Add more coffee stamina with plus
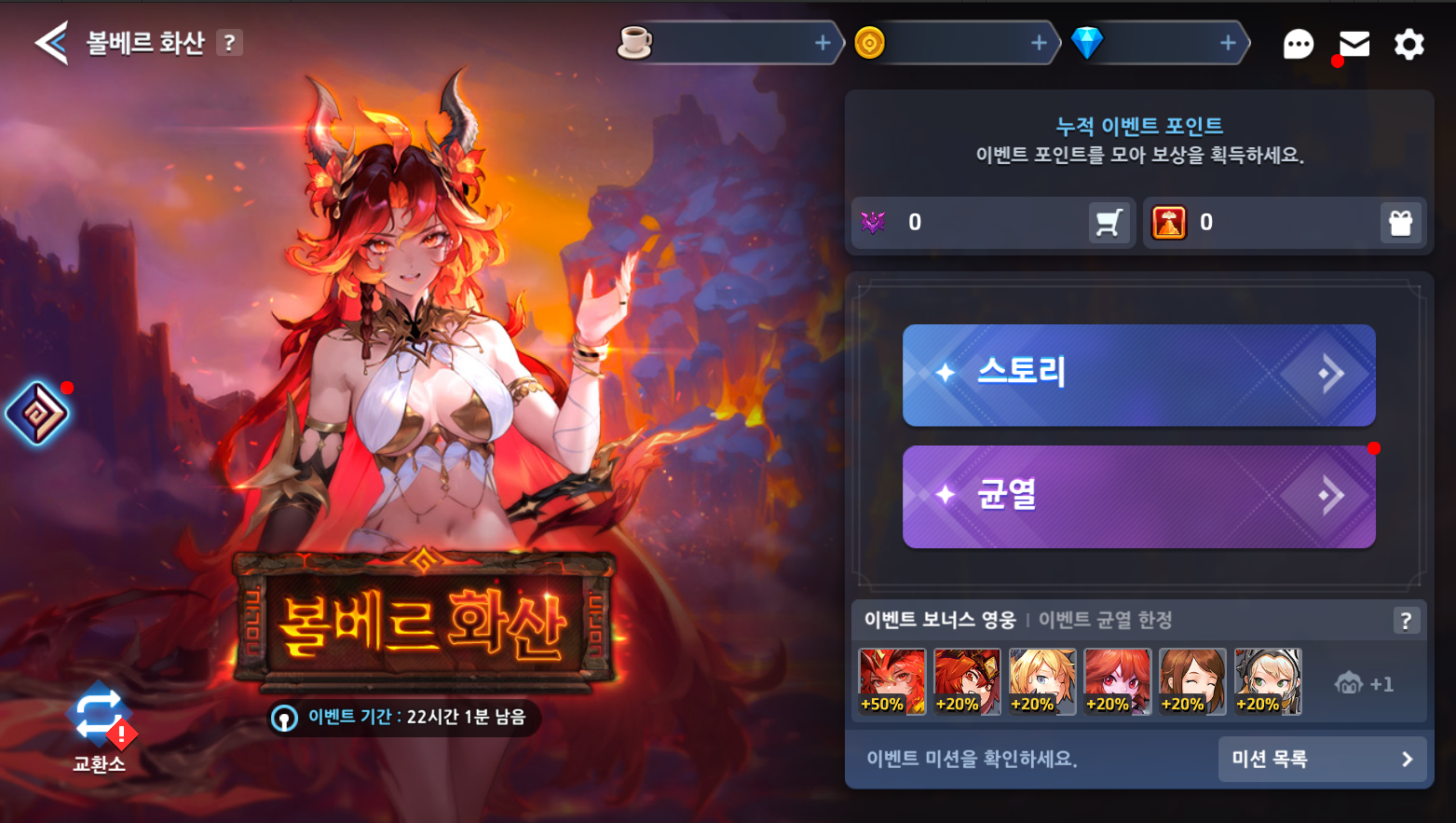 point(823,43)
